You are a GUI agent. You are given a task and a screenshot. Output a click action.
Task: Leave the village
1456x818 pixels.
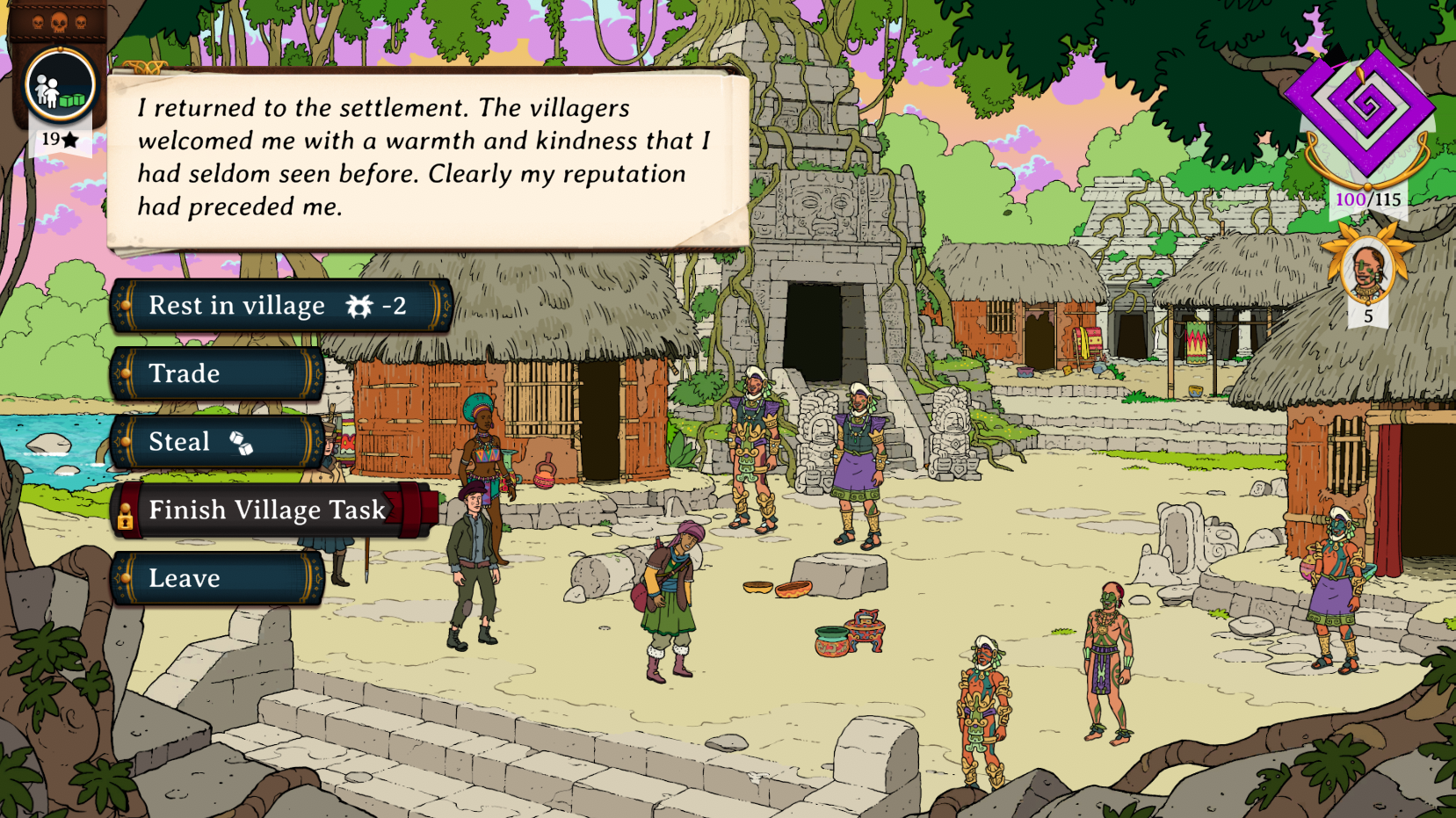[x=217, y=578]
